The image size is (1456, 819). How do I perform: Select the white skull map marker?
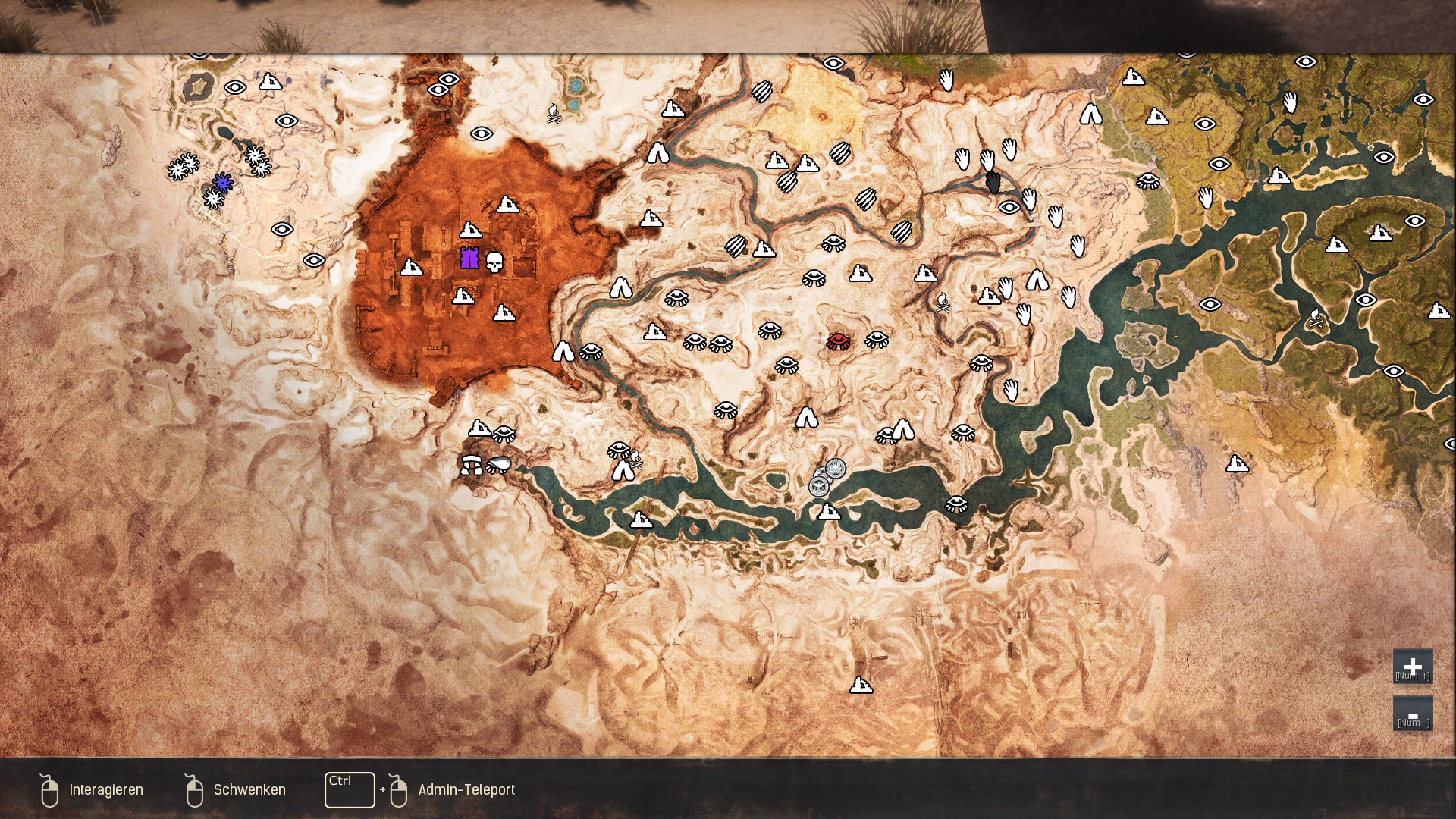click(x=494, y=262)
